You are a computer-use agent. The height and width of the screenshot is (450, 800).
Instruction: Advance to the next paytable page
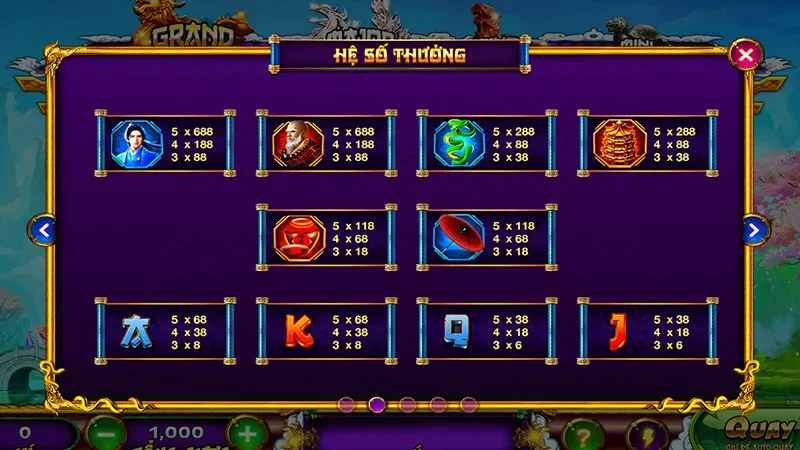pyautogui.click(x=756, y=231)
